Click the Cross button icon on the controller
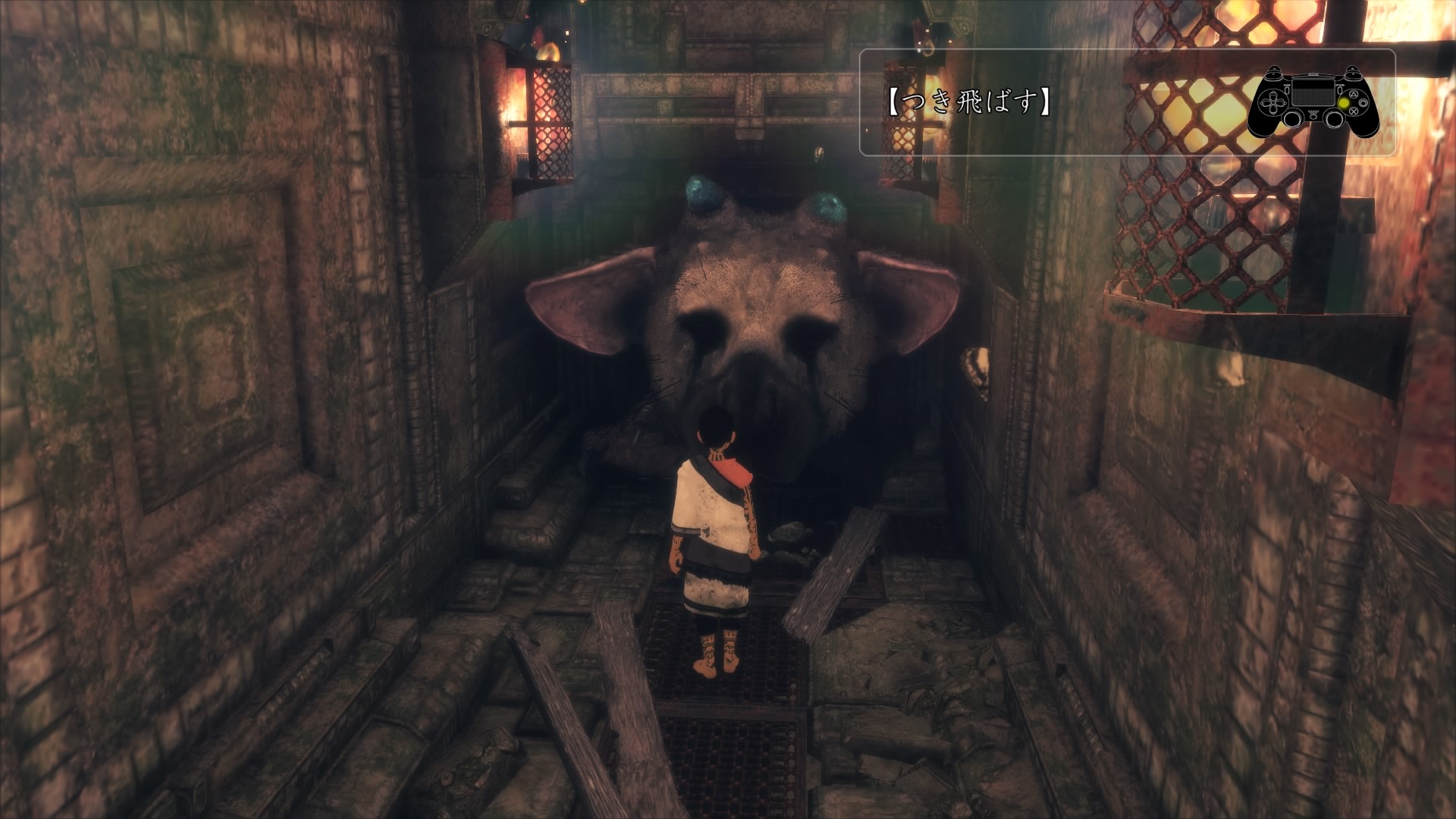This screenshot has width=1456, height=819. [x=1354, y=112]
